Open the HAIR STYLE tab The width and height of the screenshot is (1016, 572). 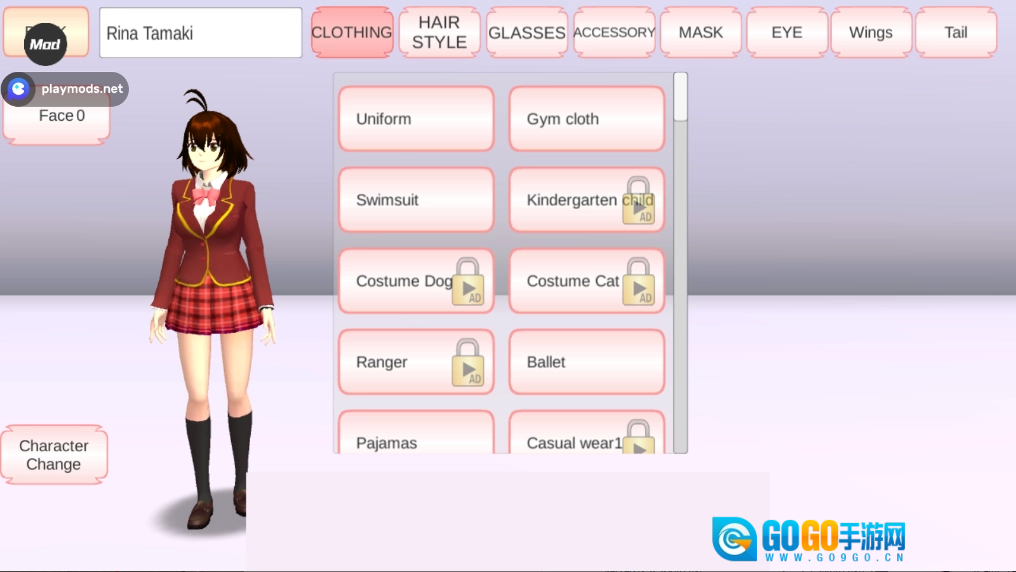point(439,33)
